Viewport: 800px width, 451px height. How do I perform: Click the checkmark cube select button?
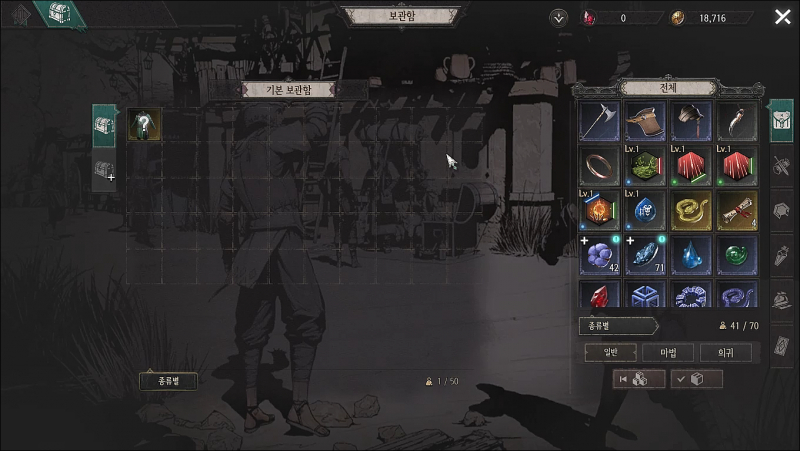coord(696,379)
